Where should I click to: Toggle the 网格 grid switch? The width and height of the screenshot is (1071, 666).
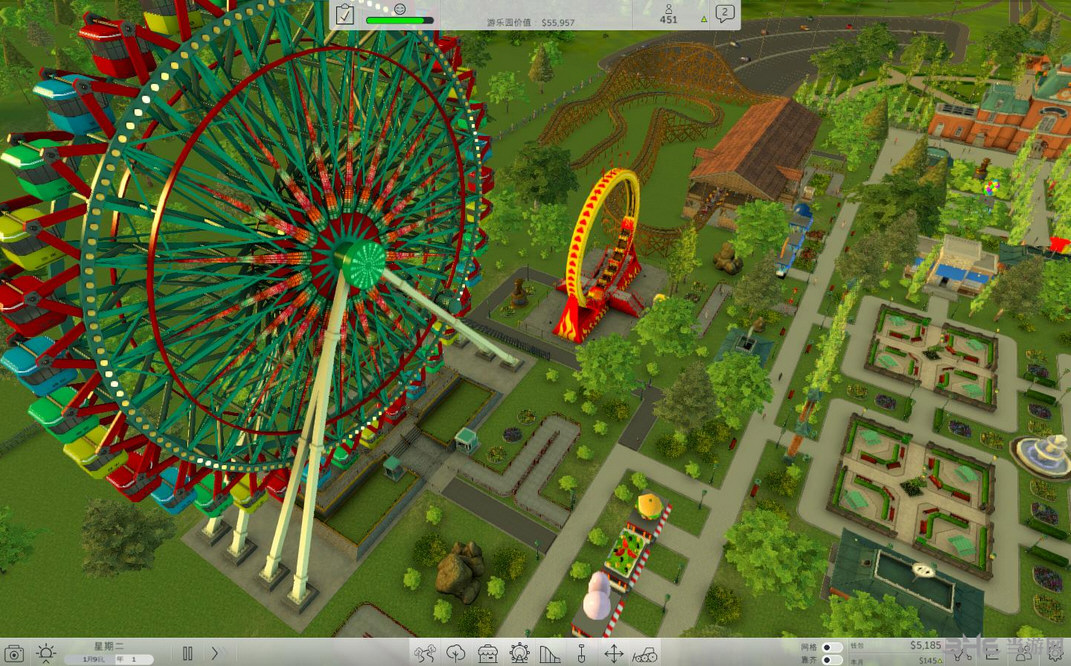click(x=831, y=647)
